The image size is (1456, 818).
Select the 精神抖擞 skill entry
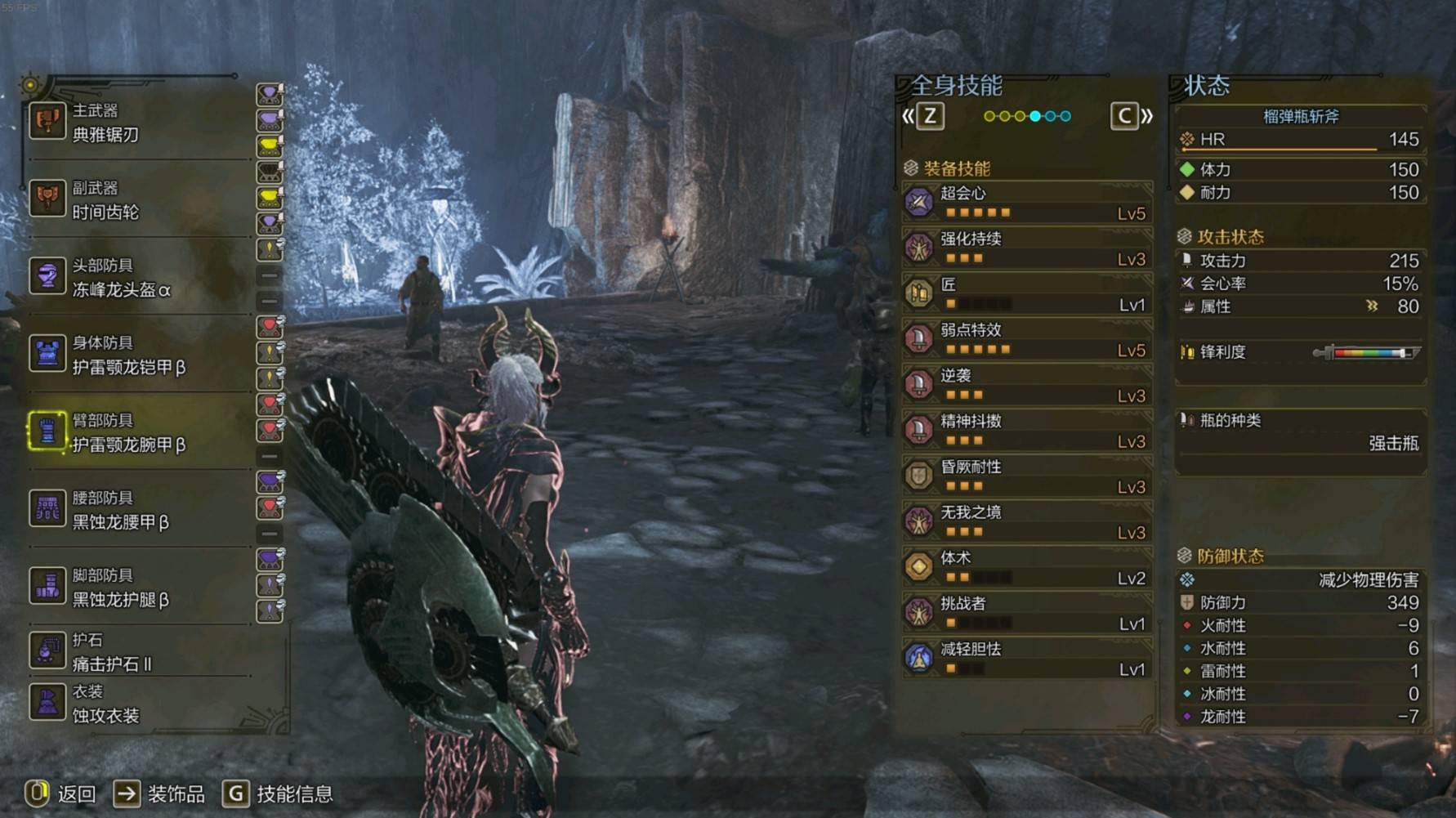click(x=1027, y=431)
